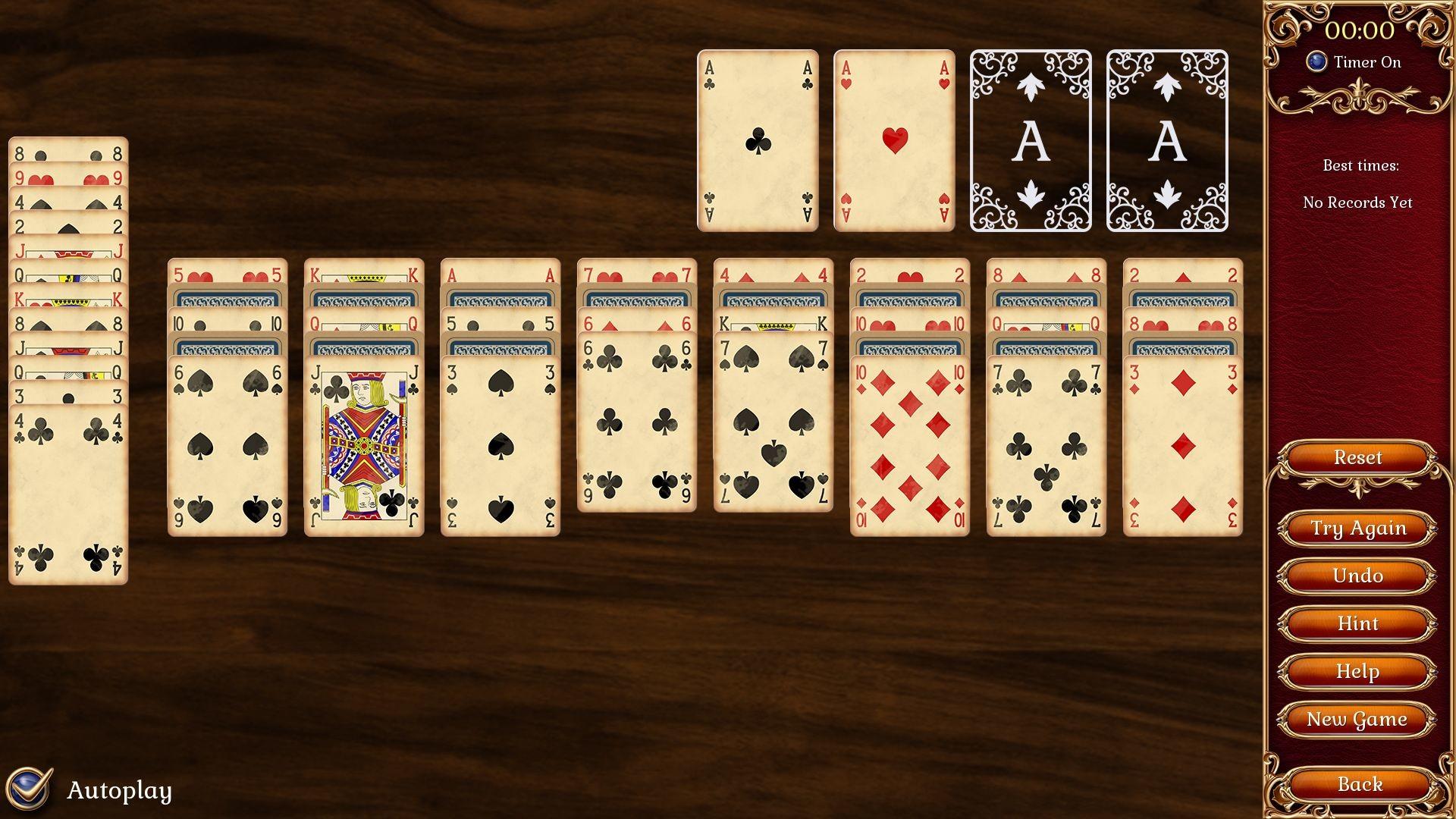
Task: Click the 3 of Diamonds in the last column
Action: 1181,440
